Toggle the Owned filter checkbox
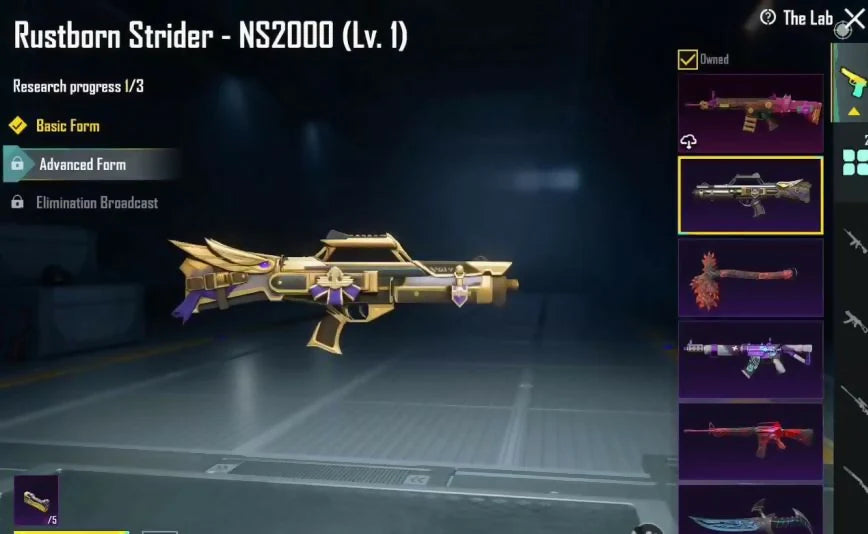868x534 pixels. [688, 60]
